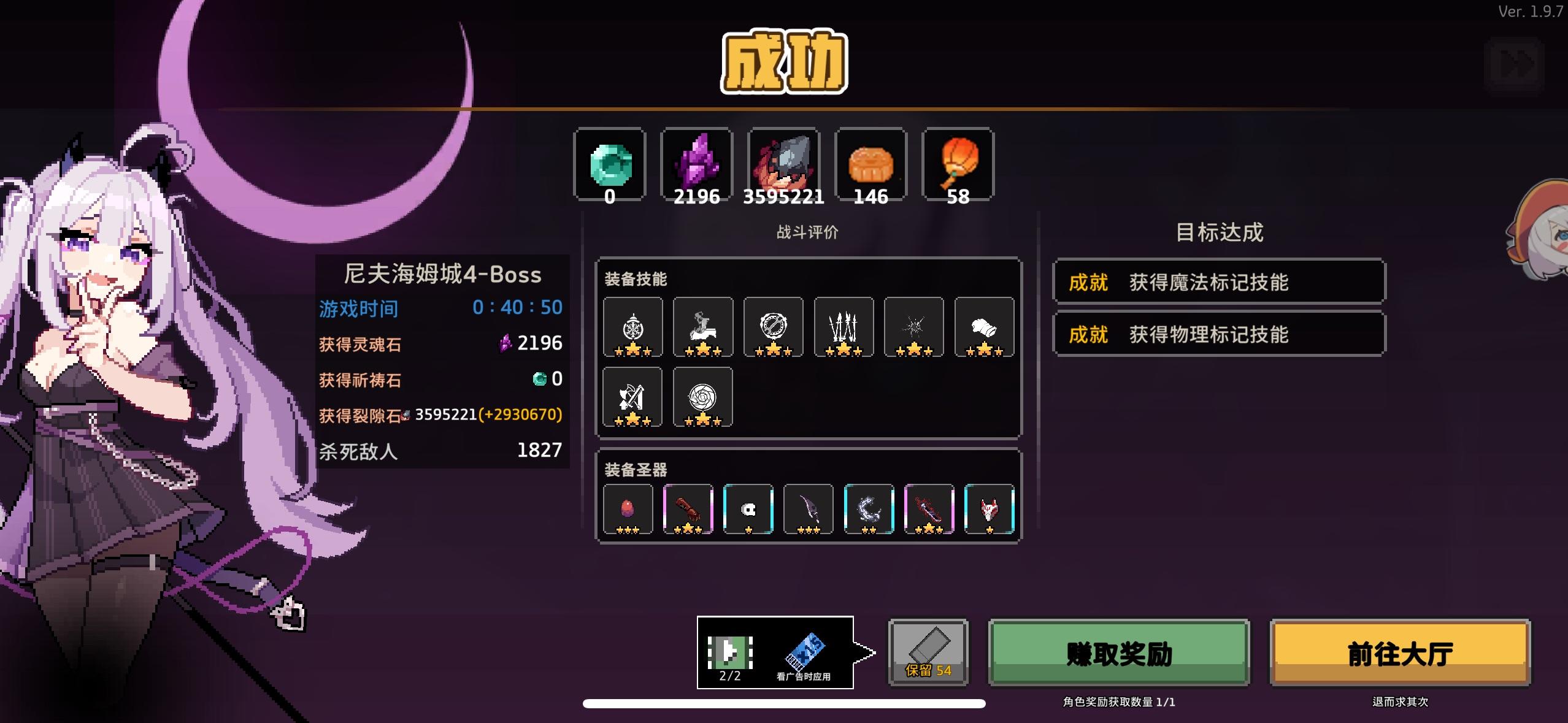This screenshot has width=1568, height=723.
Task: Select the snowflake pendant skill icon
Action: (x=634, y=327)
